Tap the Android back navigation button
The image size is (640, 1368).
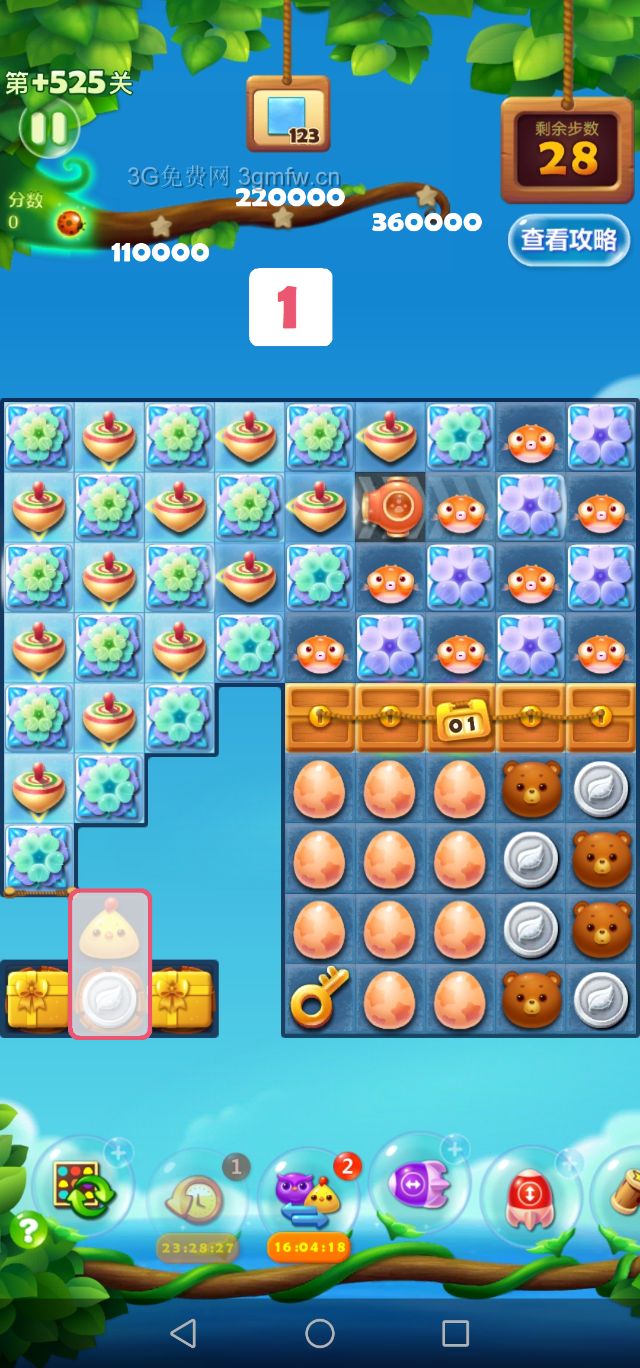click(183, 1332)
